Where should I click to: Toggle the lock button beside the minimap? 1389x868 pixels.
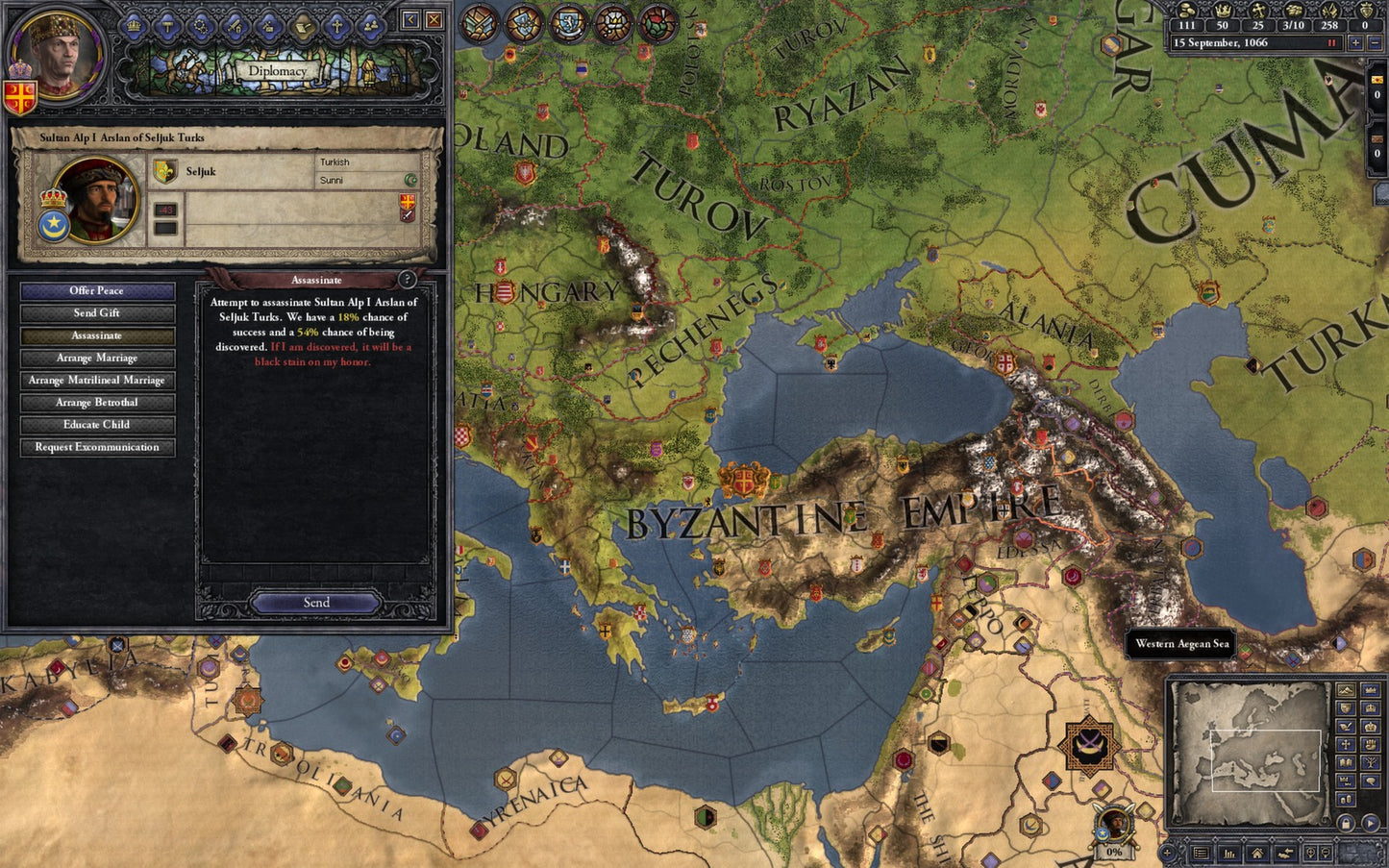1346,822
